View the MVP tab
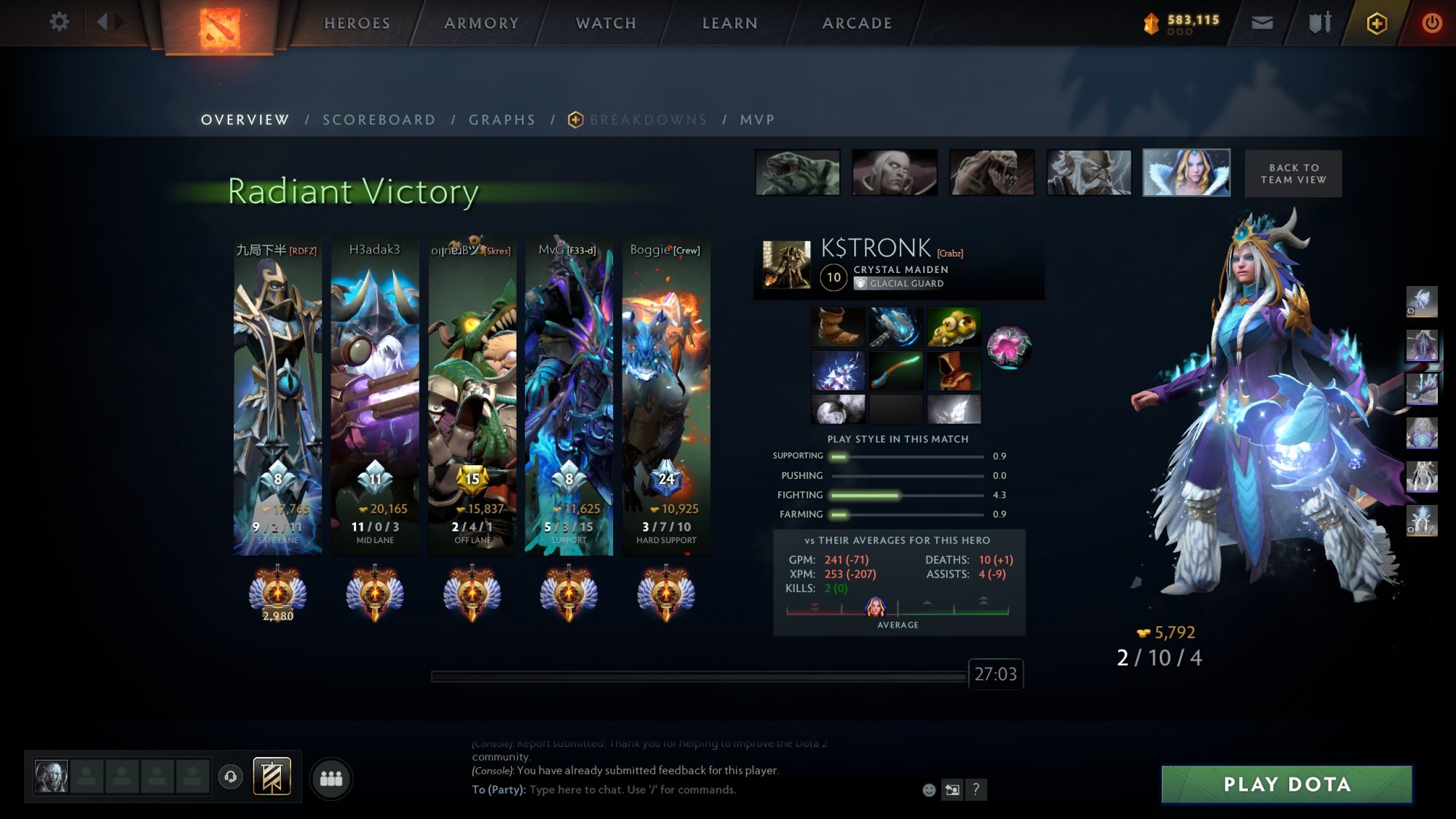Screen dimensions: 1456x819 [x=757, y=120]
